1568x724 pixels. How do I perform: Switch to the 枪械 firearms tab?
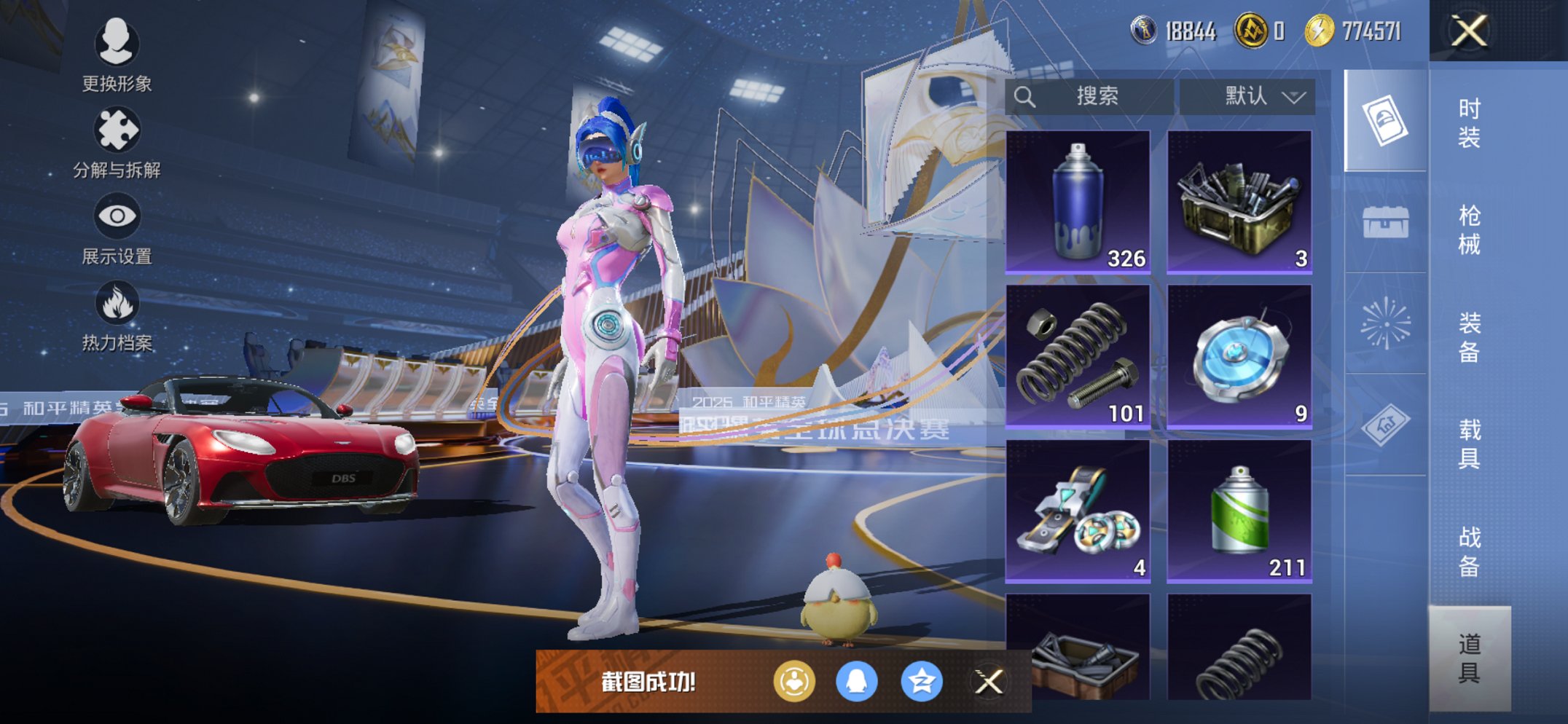pyautogui.click(x=1469, y=229)
